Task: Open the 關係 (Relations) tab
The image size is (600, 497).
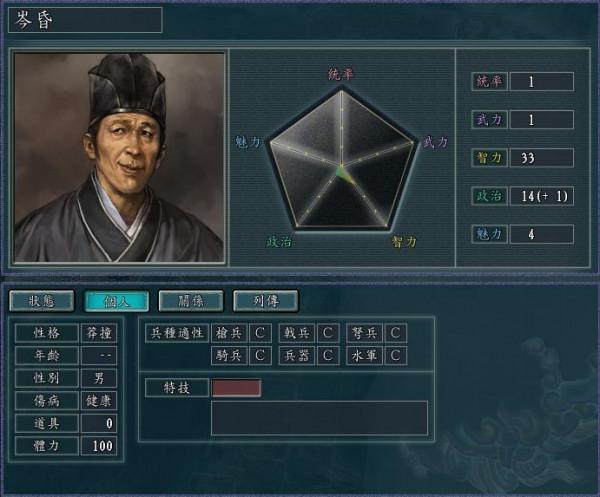Action: [191, 300]
